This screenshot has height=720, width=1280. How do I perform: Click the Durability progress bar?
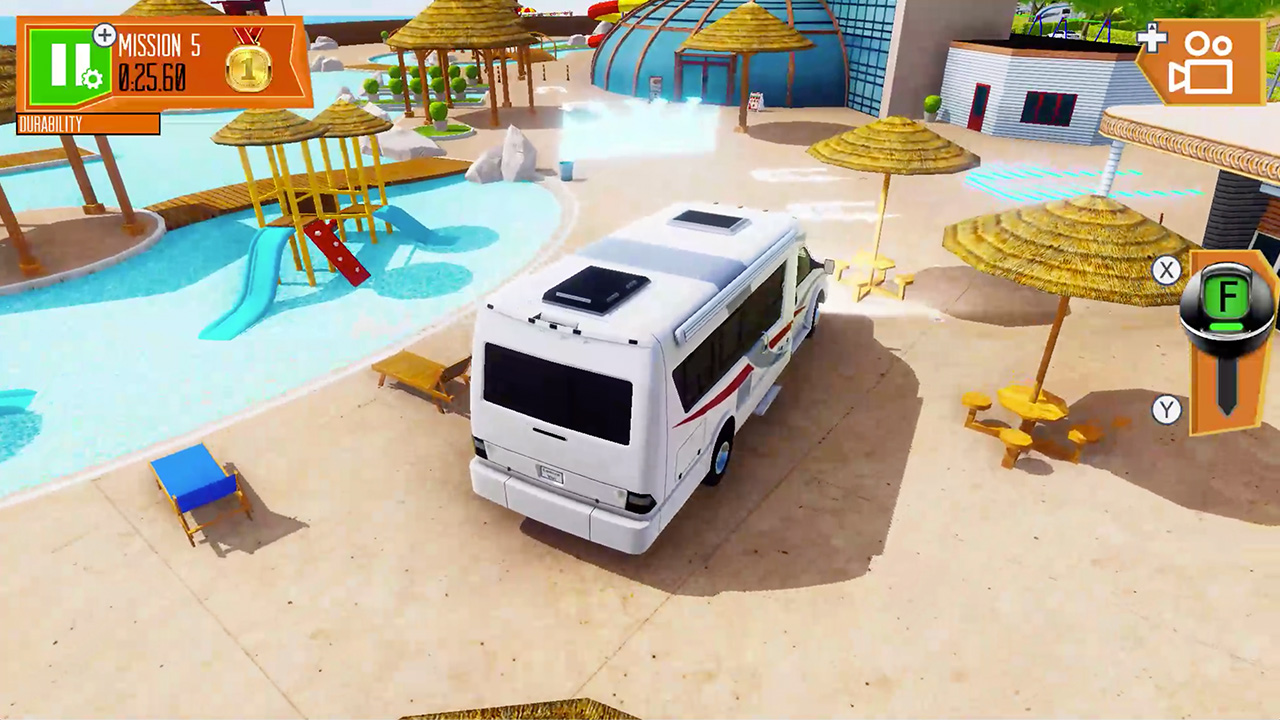(x=88, y=124)
